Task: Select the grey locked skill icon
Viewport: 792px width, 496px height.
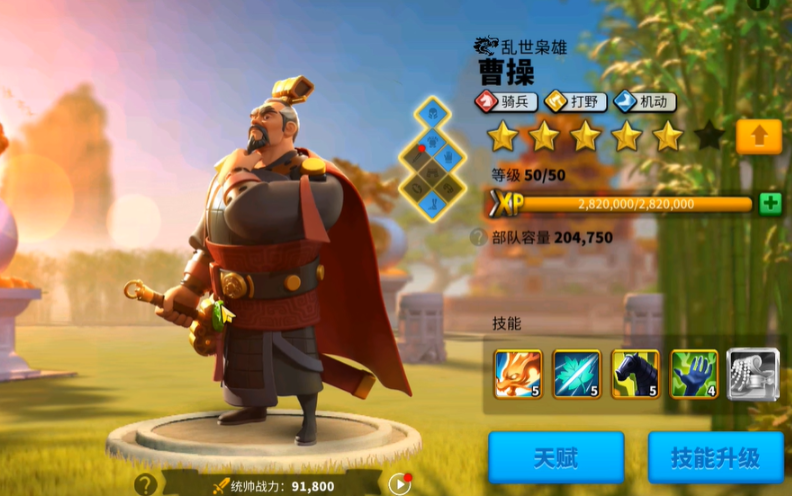Action: tap(753, 374)
